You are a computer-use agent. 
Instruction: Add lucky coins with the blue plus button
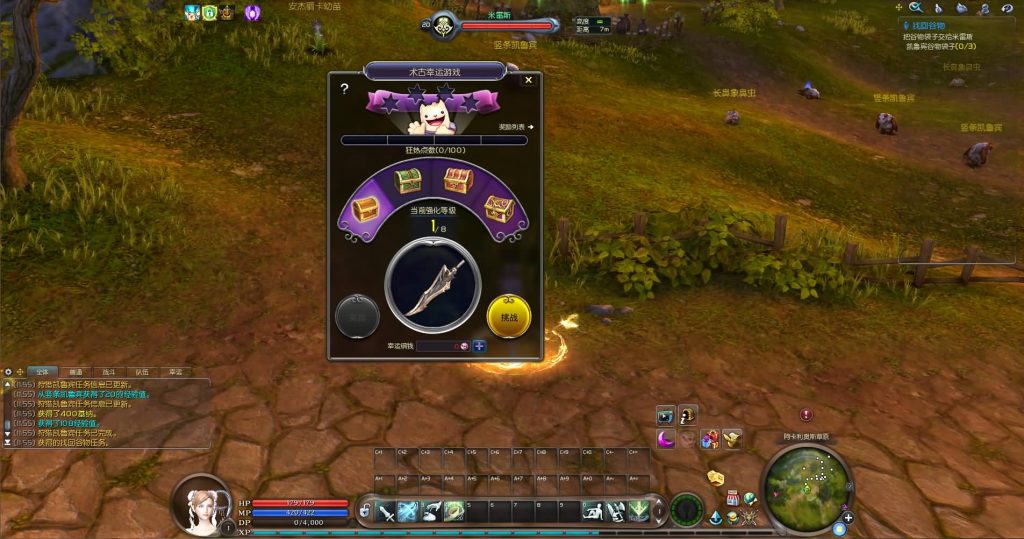click(x=480, y=346)
